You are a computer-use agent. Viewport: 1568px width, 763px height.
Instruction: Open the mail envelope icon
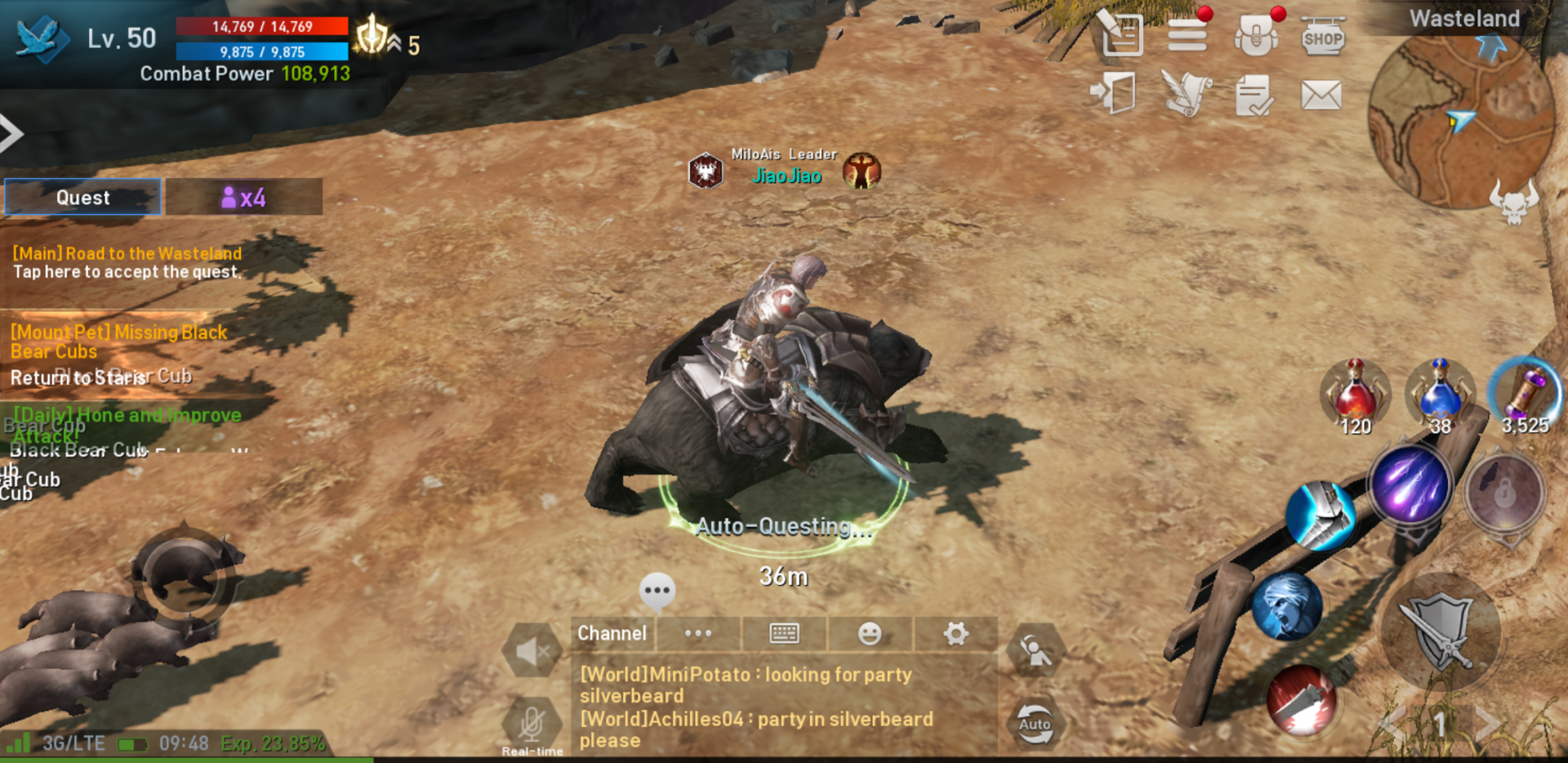tap(1321, 95)
